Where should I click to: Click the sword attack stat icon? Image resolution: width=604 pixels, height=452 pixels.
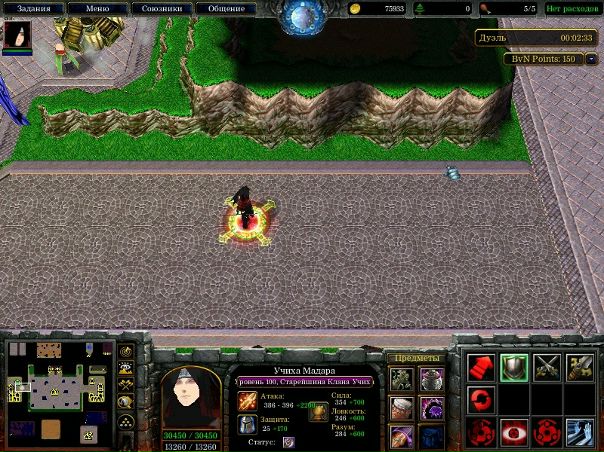click(x=247, y=403)
